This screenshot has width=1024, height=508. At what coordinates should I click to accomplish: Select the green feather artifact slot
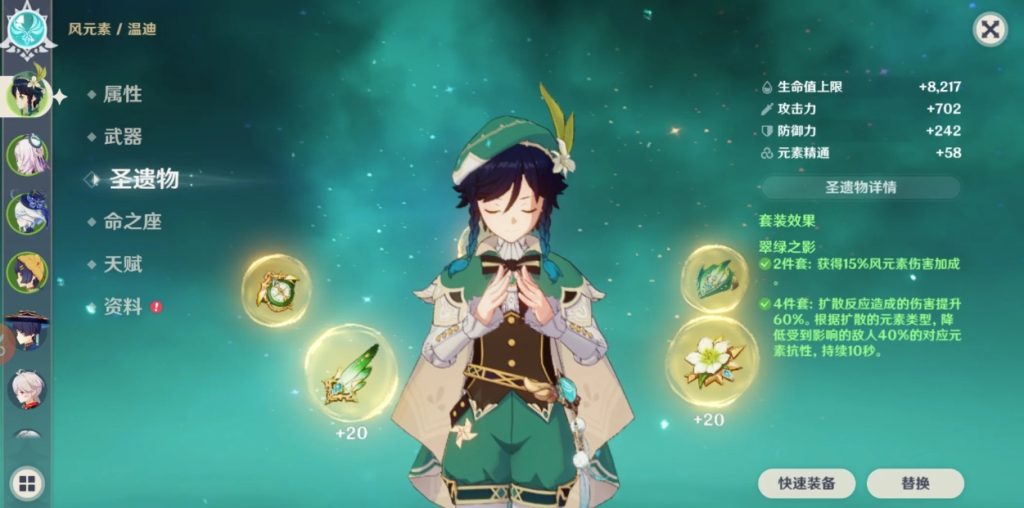[350, 372]
